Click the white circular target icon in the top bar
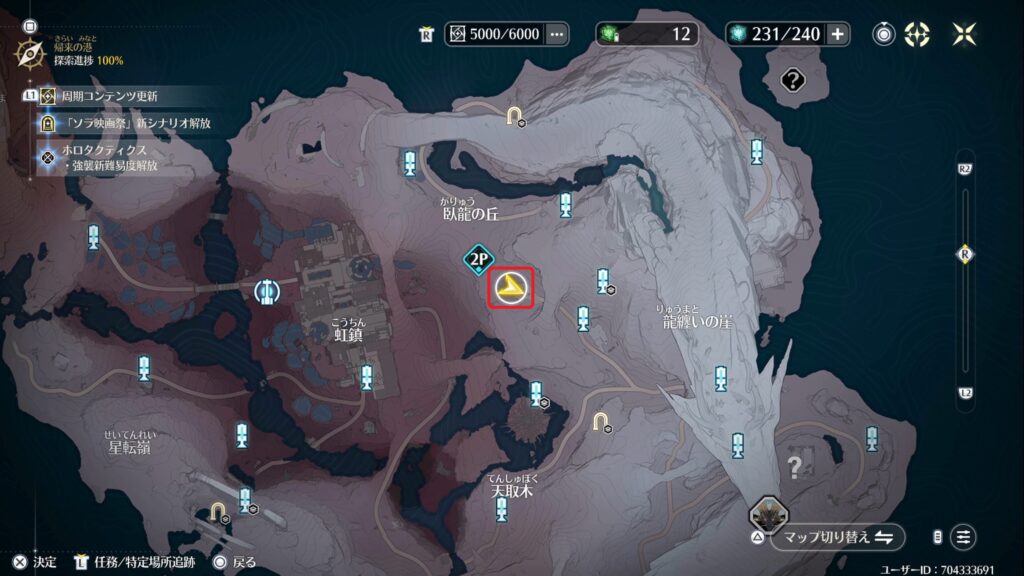 (x=884, y=34)
